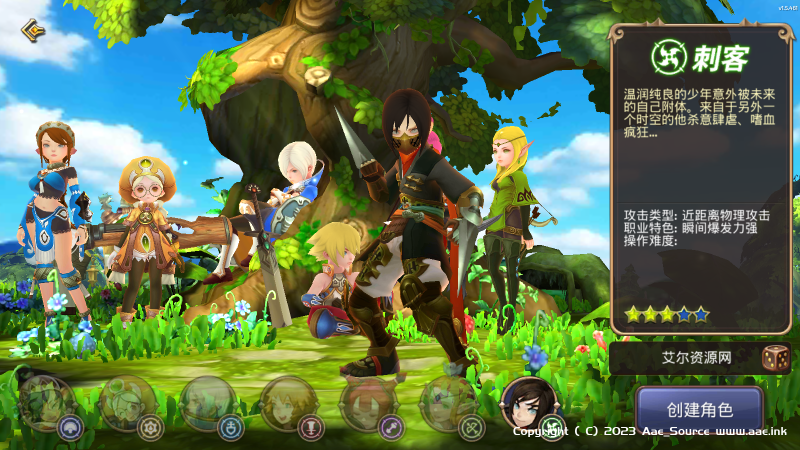Choose the teal-haired character portrait
Screen dimensions: 800x450
click(207, 402)
